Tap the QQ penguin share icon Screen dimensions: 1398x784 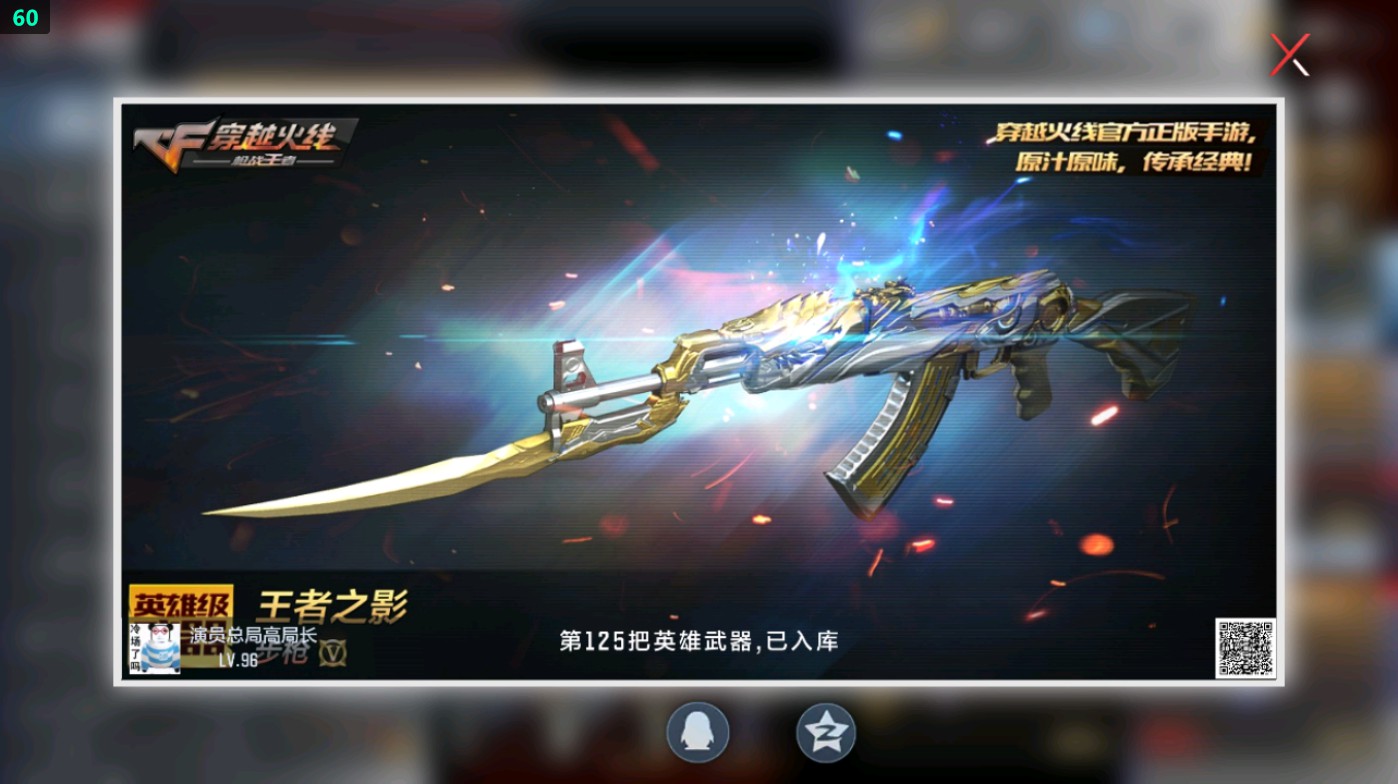click(697, 732)
